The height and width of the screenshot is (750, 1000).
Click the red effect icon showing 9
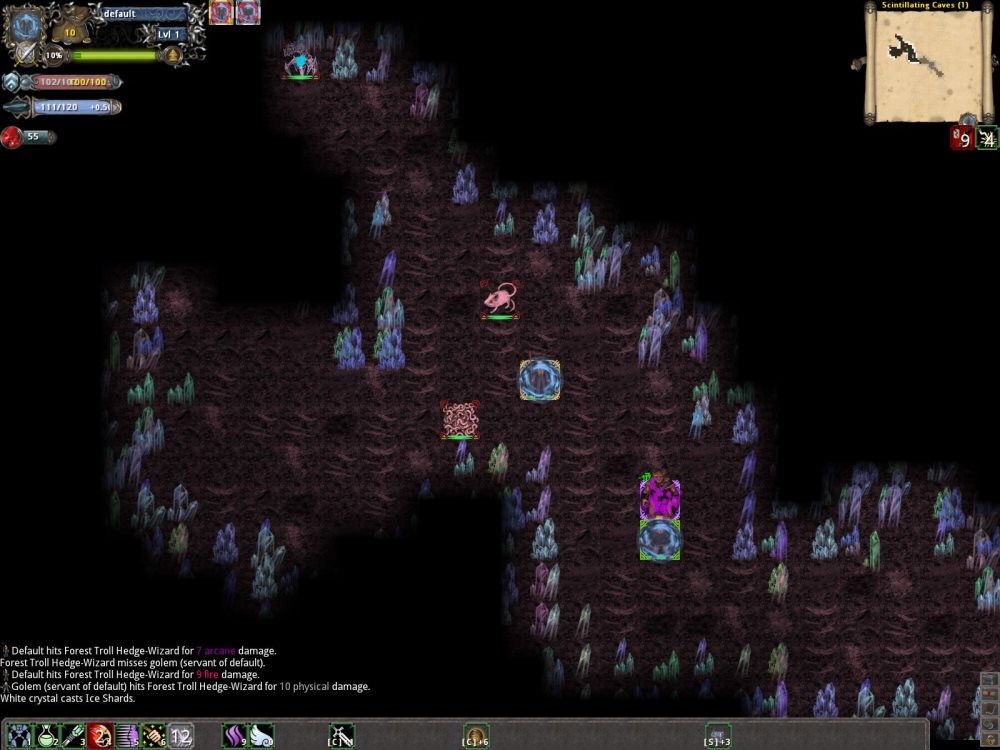[962, 138]
